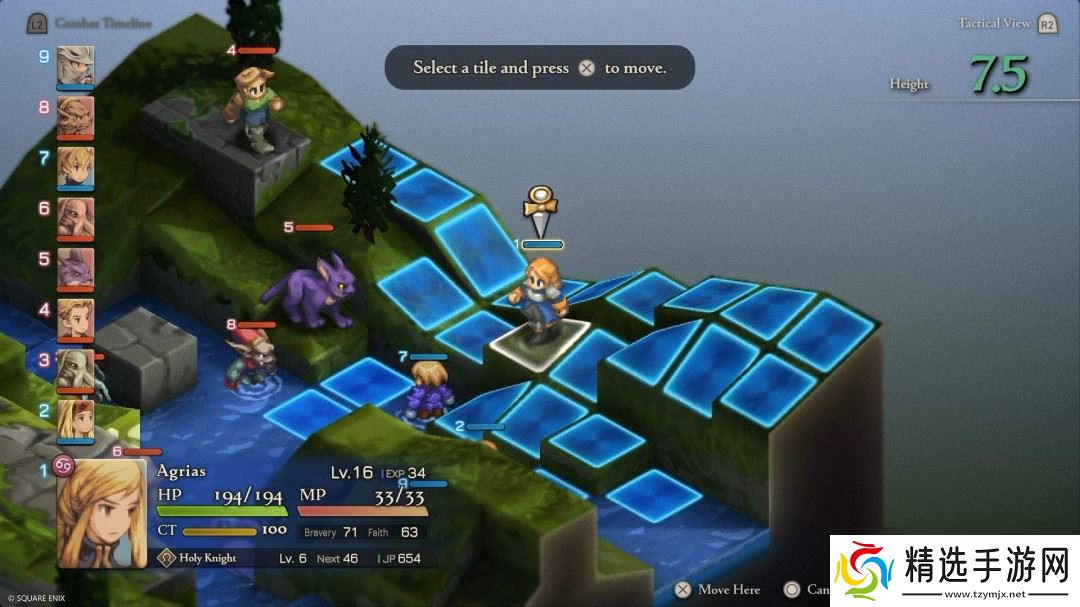Select the goblin portrait at turn 8
Viewport: 1080px width, 607px height.
tap(76, 116)
